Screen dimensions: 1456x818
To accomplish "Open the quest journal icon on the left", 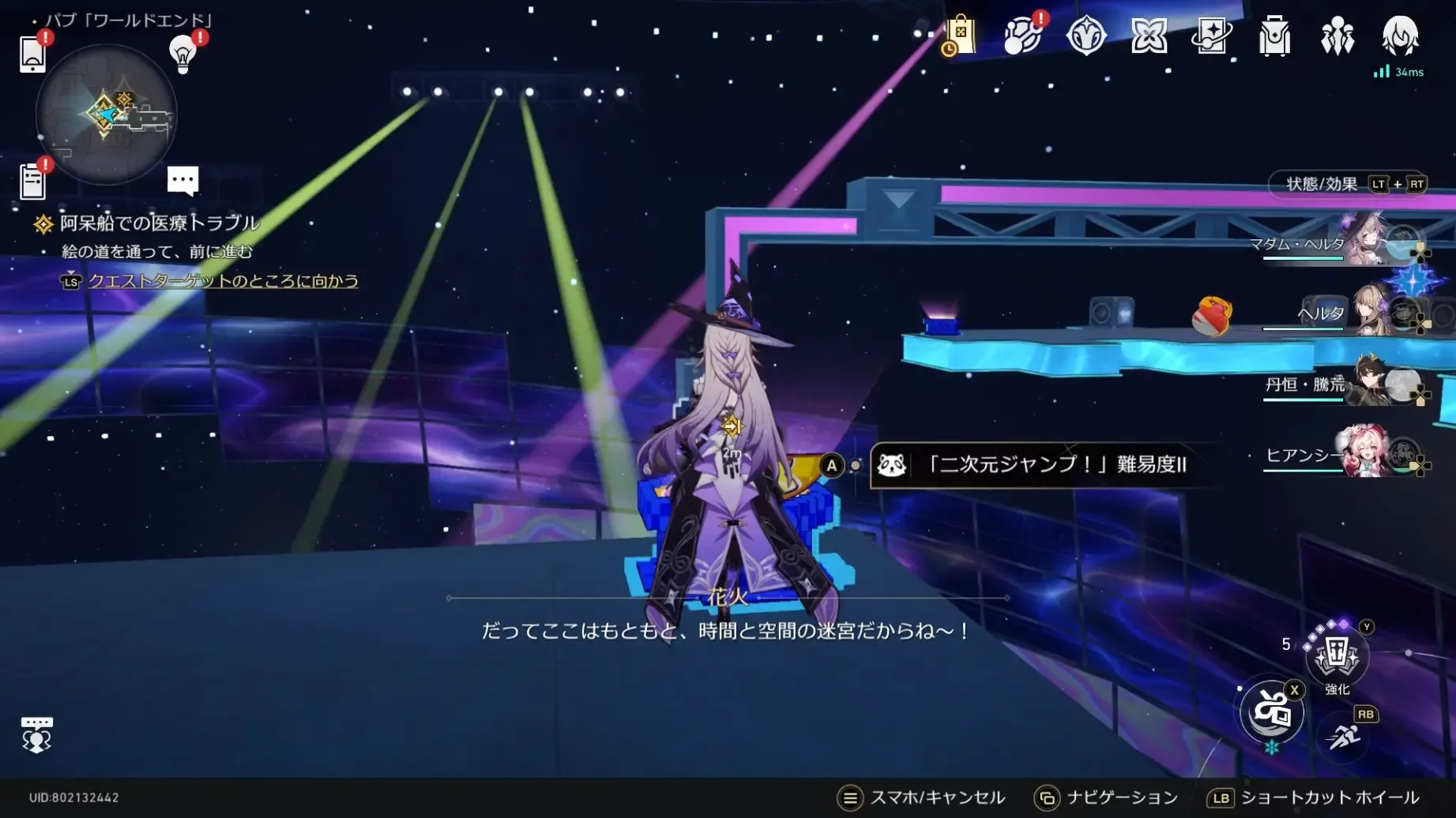I will point(32,182).
